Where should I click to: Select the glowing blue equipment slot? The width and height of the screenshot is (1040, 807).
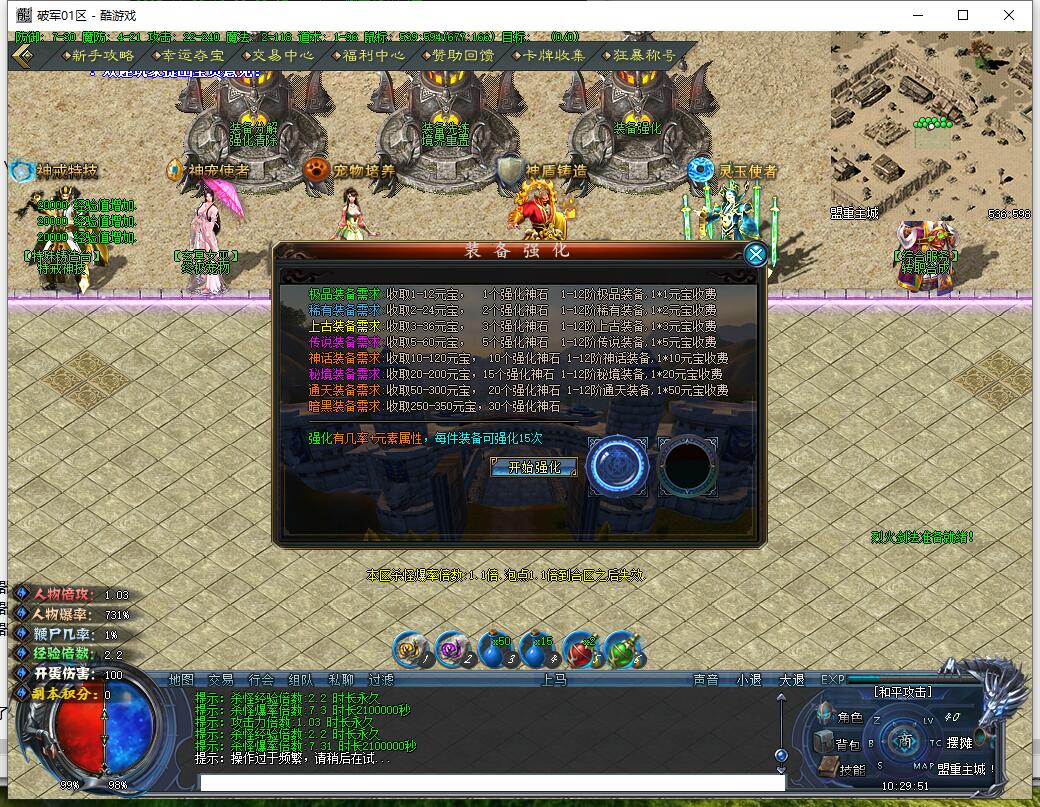click(617, 466)
